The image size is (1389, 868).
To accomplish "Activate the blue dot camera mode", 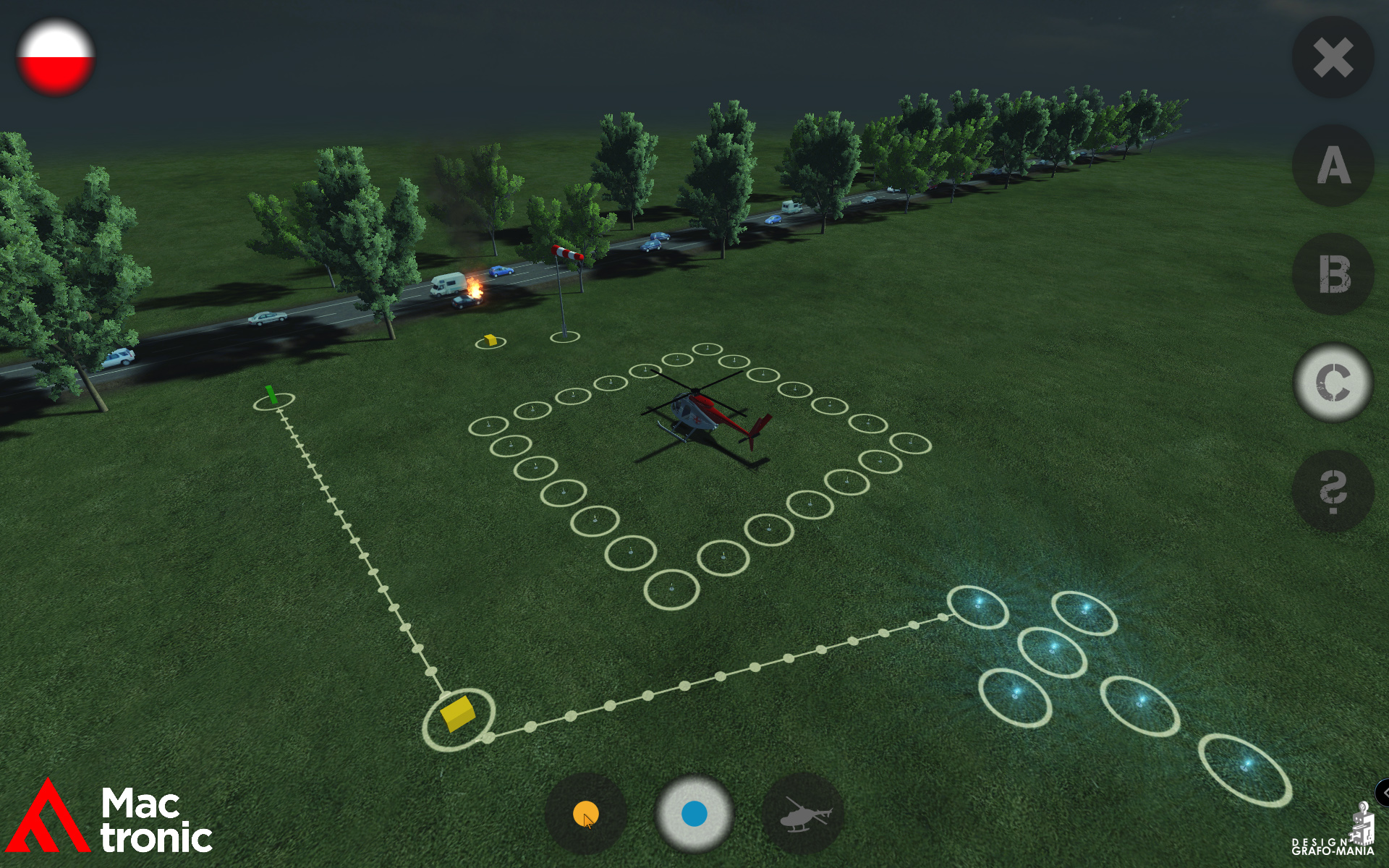I will (693, 814).
